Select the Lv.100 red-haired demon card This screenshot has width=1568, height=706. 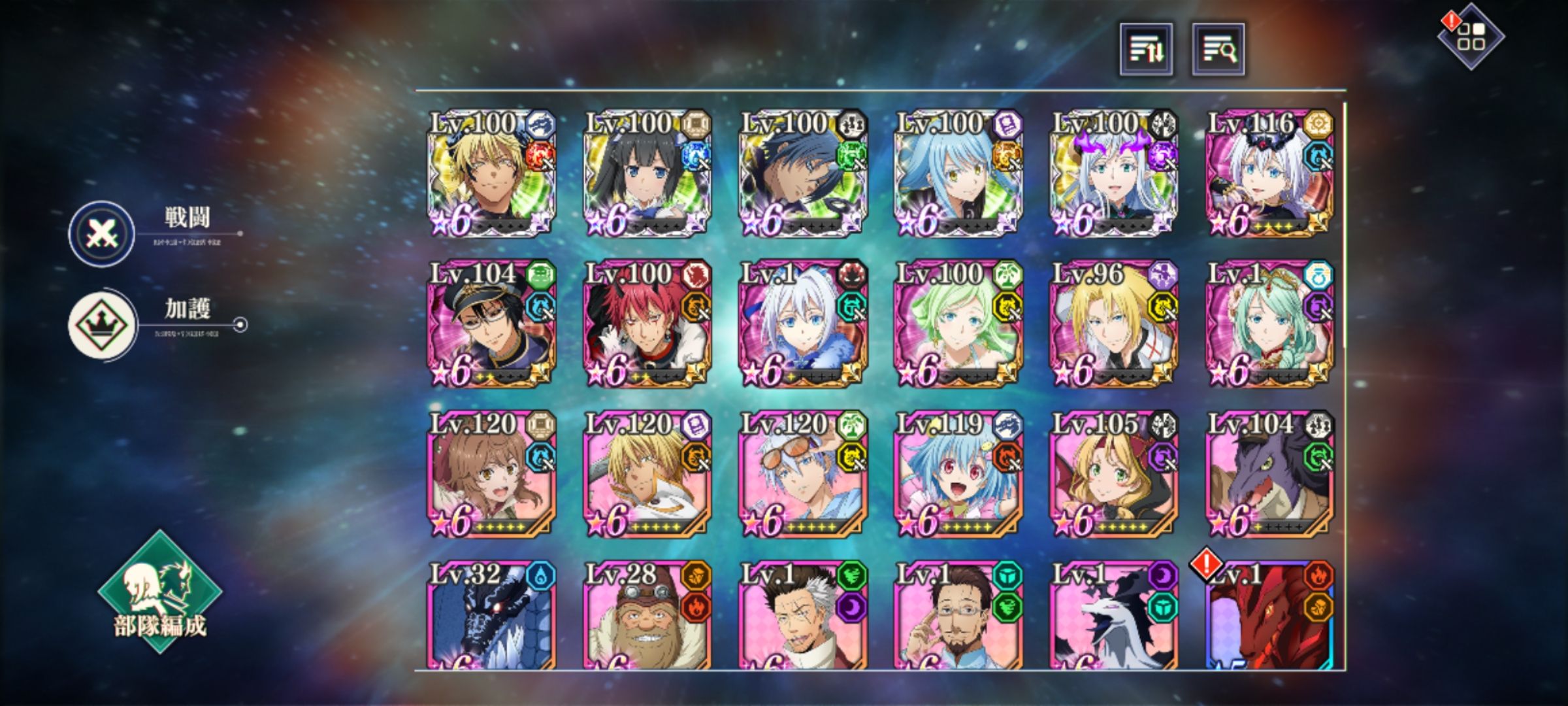tap(647, 324)
